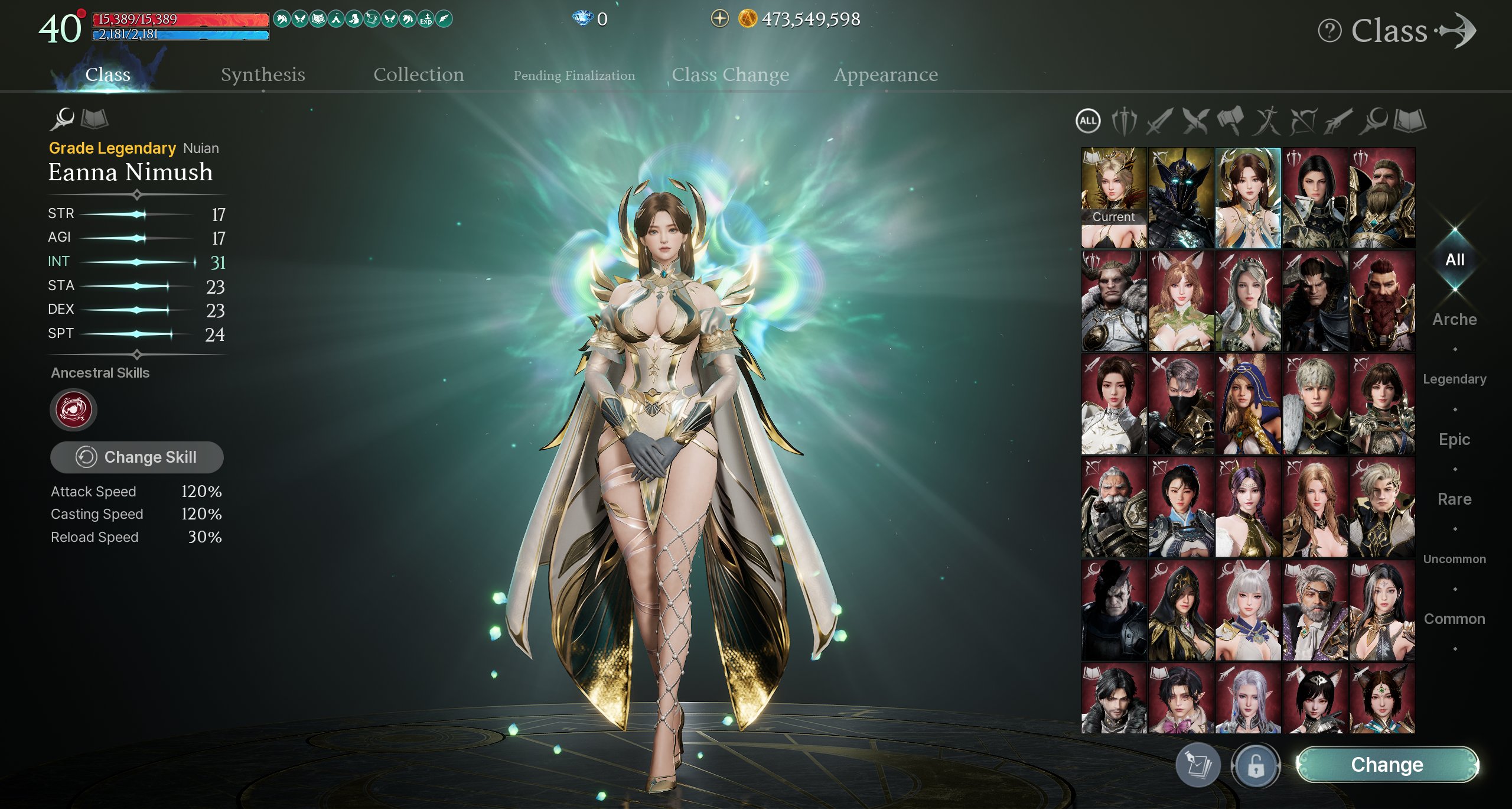Toggle the padlock lock button

coord(1255,766)
